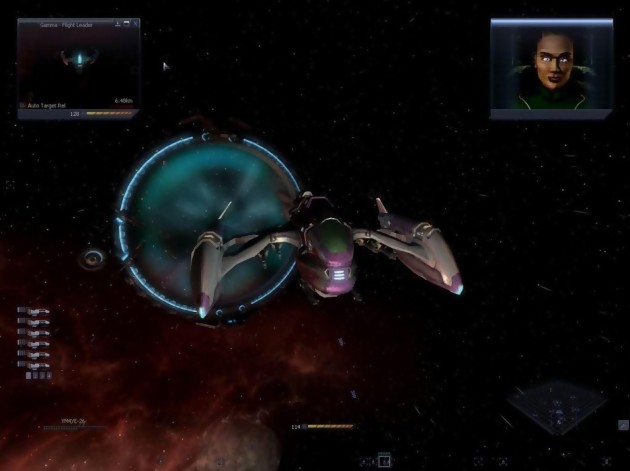Click the down-arrow icon on target window

(118, 23)
